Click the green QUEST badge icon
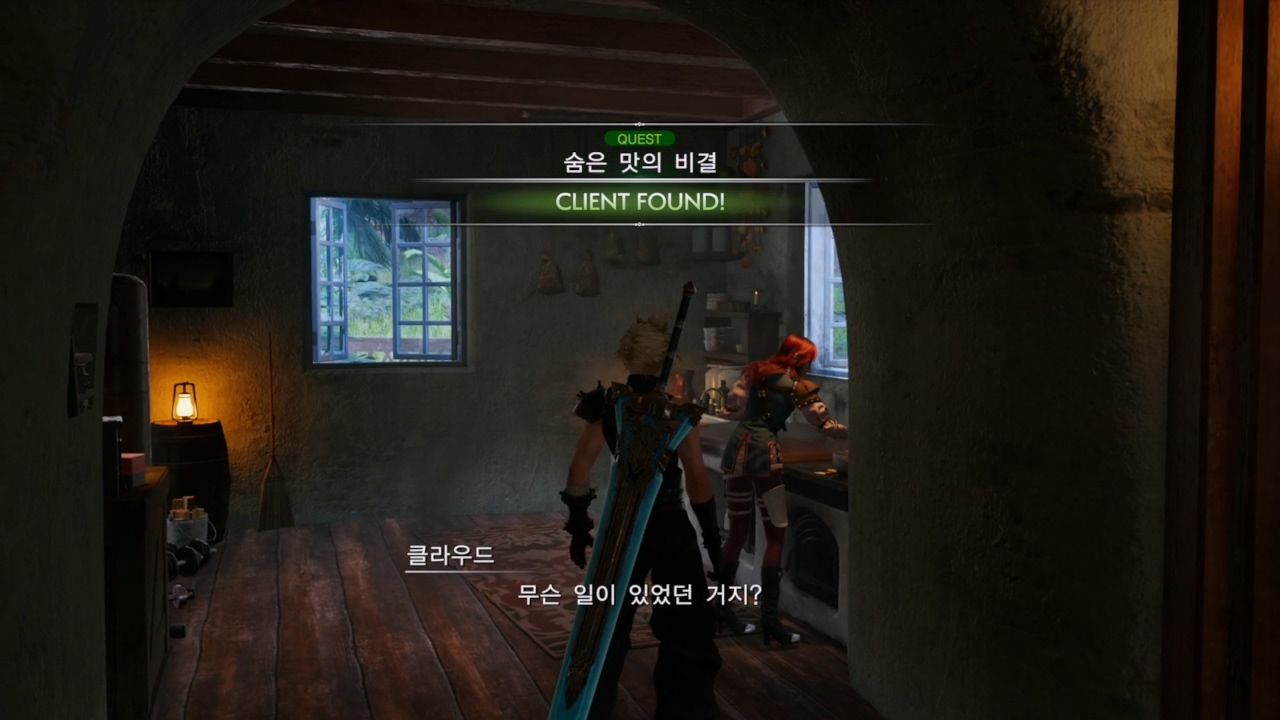 641,138
